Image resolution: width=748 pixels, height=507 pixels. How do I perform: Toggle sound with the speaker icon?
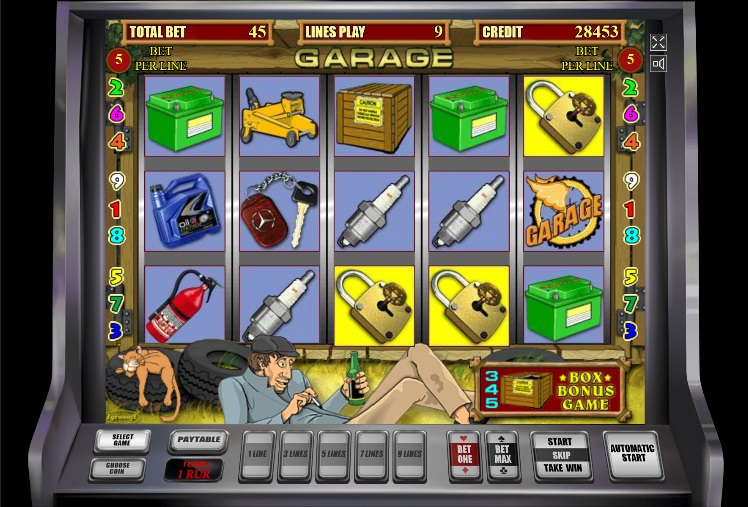pyautogui.click(x=658, y=64)
